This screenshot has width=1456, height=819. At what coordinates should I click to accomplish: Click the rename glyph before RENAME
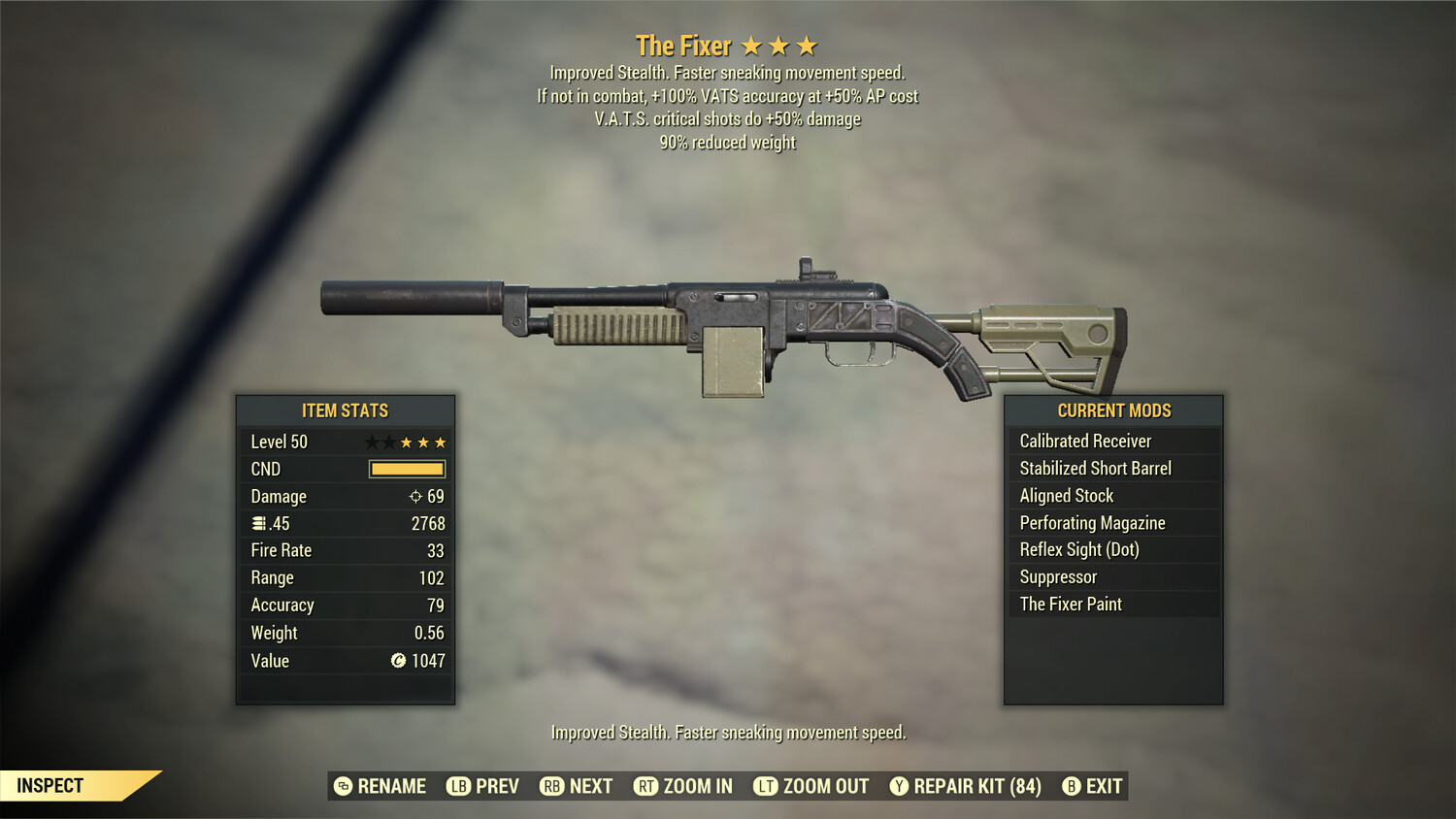[x=342, y=786]
